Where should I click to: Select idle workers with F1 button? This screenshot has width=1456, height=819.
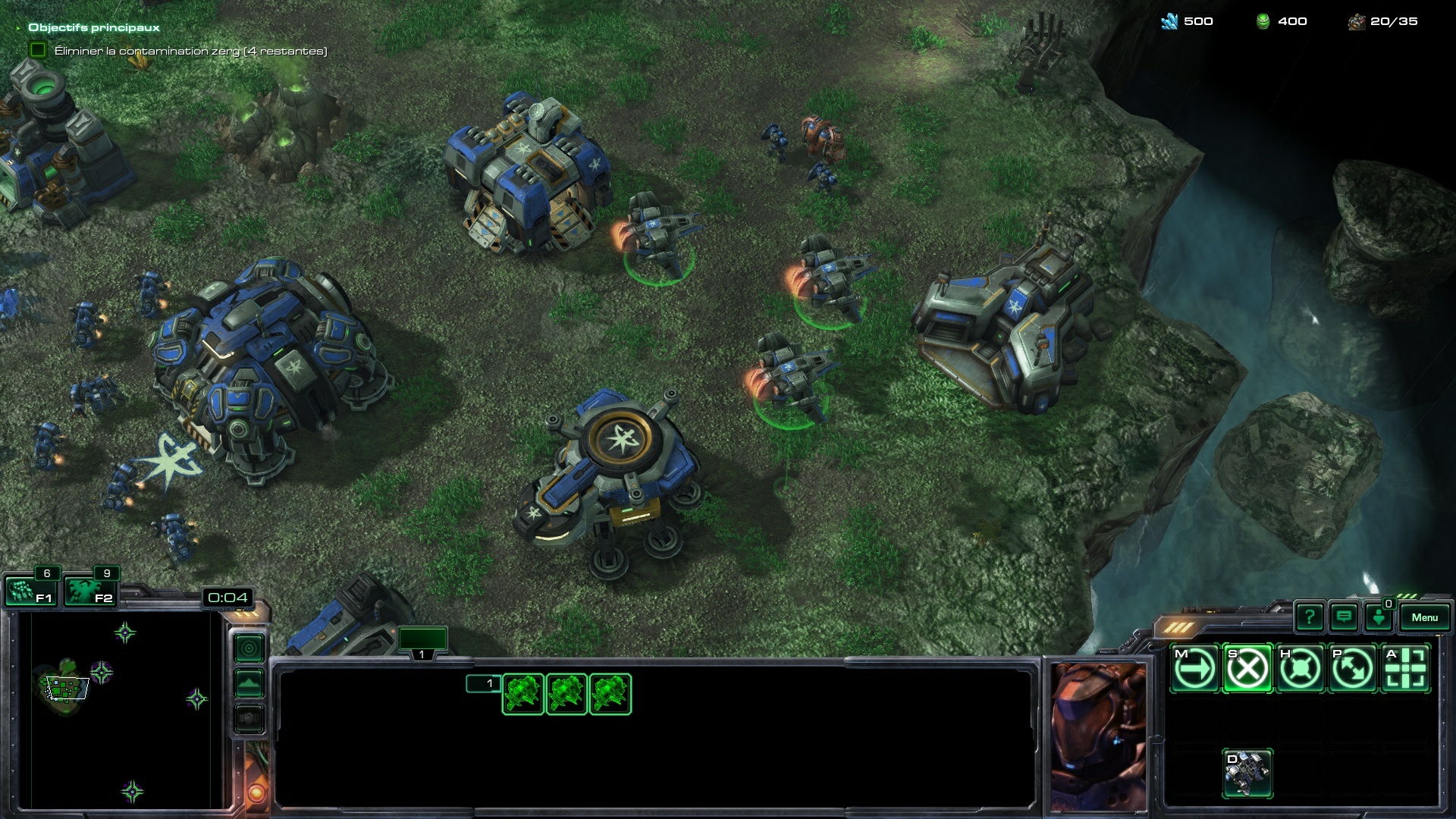pos(31,591)
